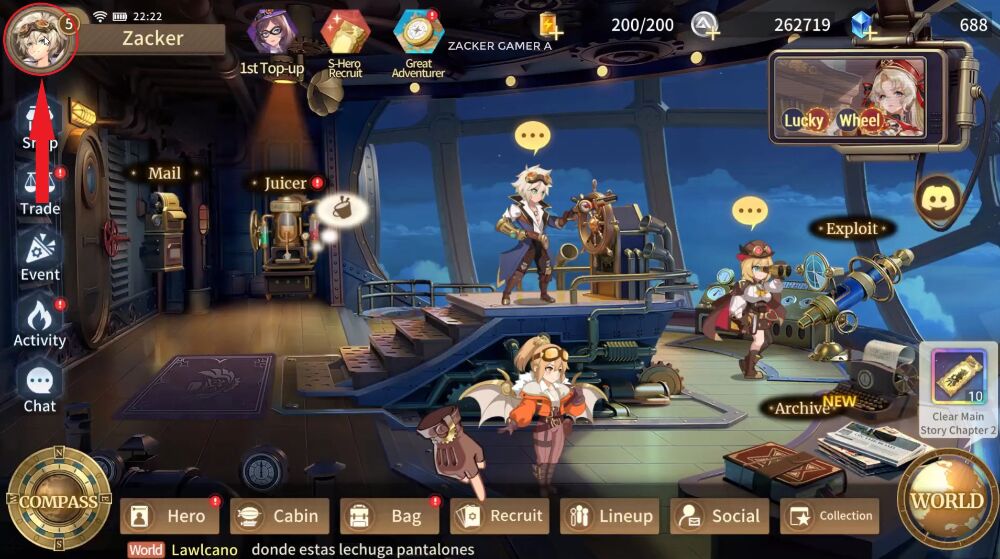The image size is (1000, 559).
Task: Open the Chat panel
Action: (40, 387)
